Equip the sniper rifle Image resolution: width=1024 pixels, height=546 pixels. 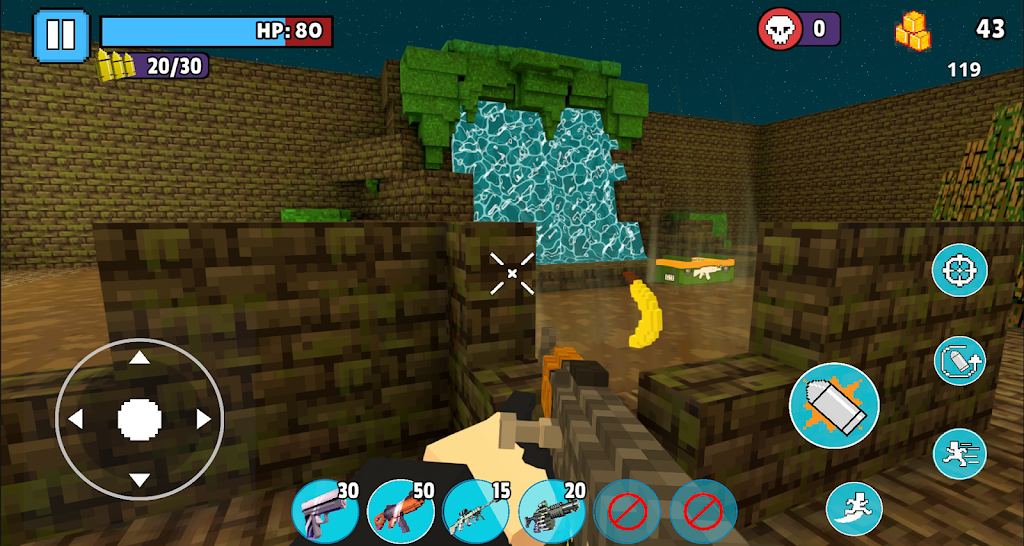pos(476,512)
